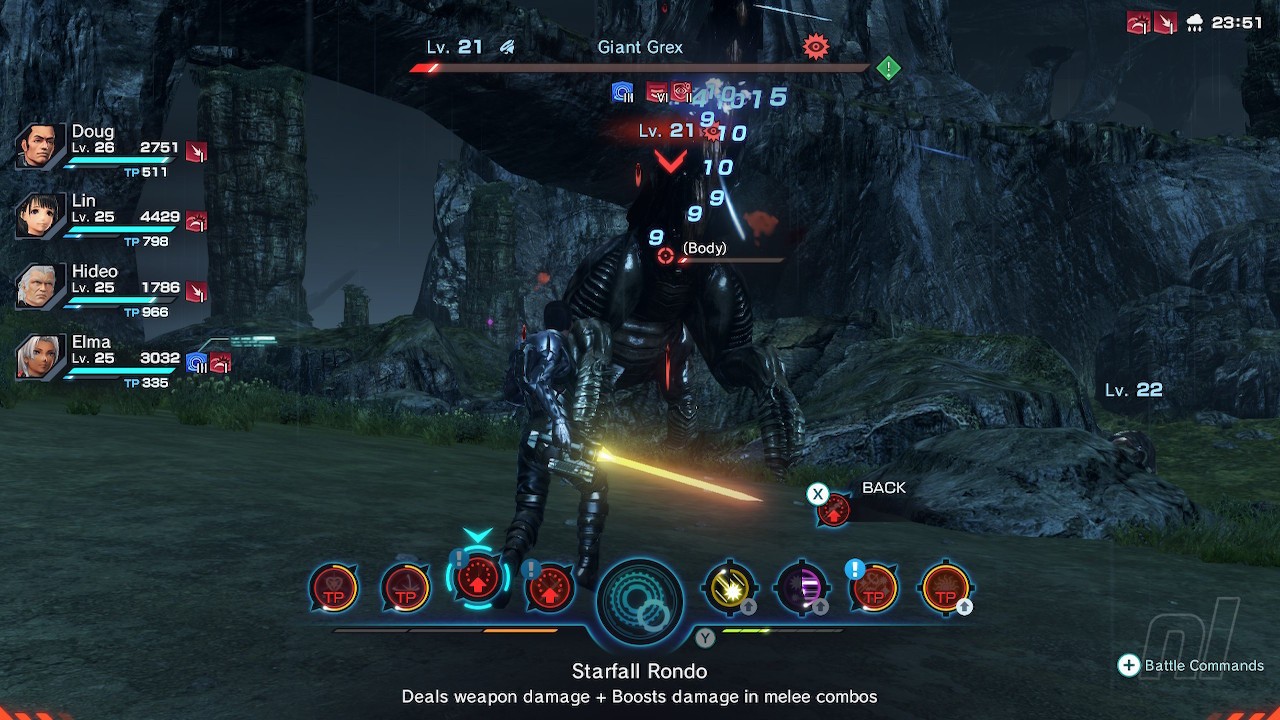Click the BACK position indicator icon

click(x=833, y=510)
